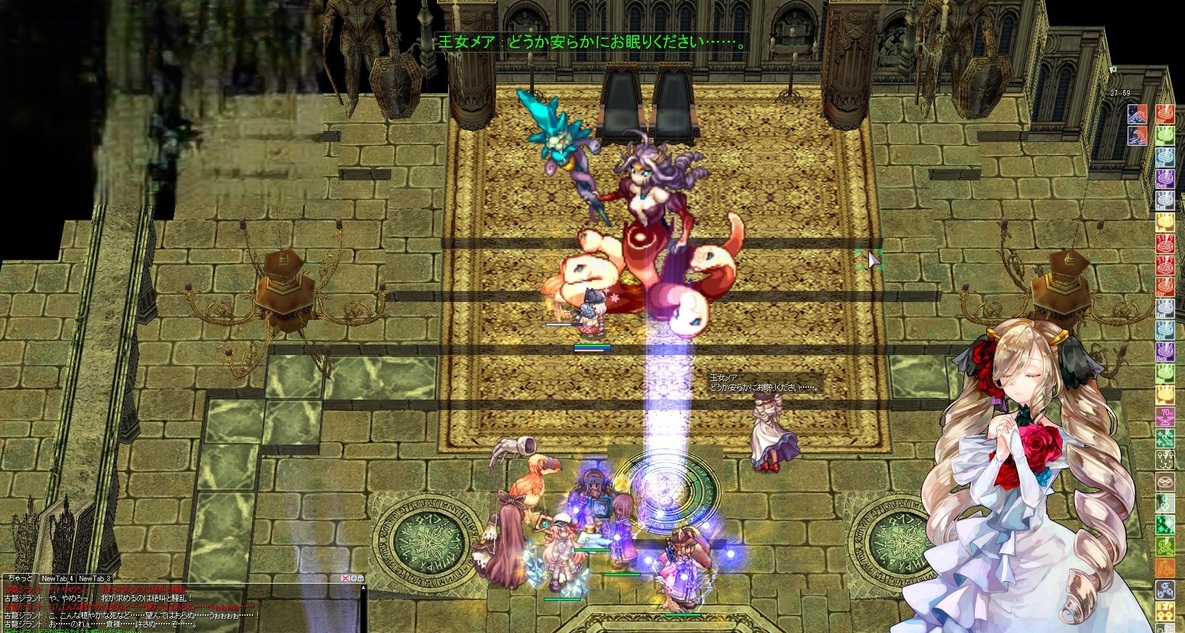1185x633 pixels.
Task: Click the chat log message area
Action: [x=180, y=610]
